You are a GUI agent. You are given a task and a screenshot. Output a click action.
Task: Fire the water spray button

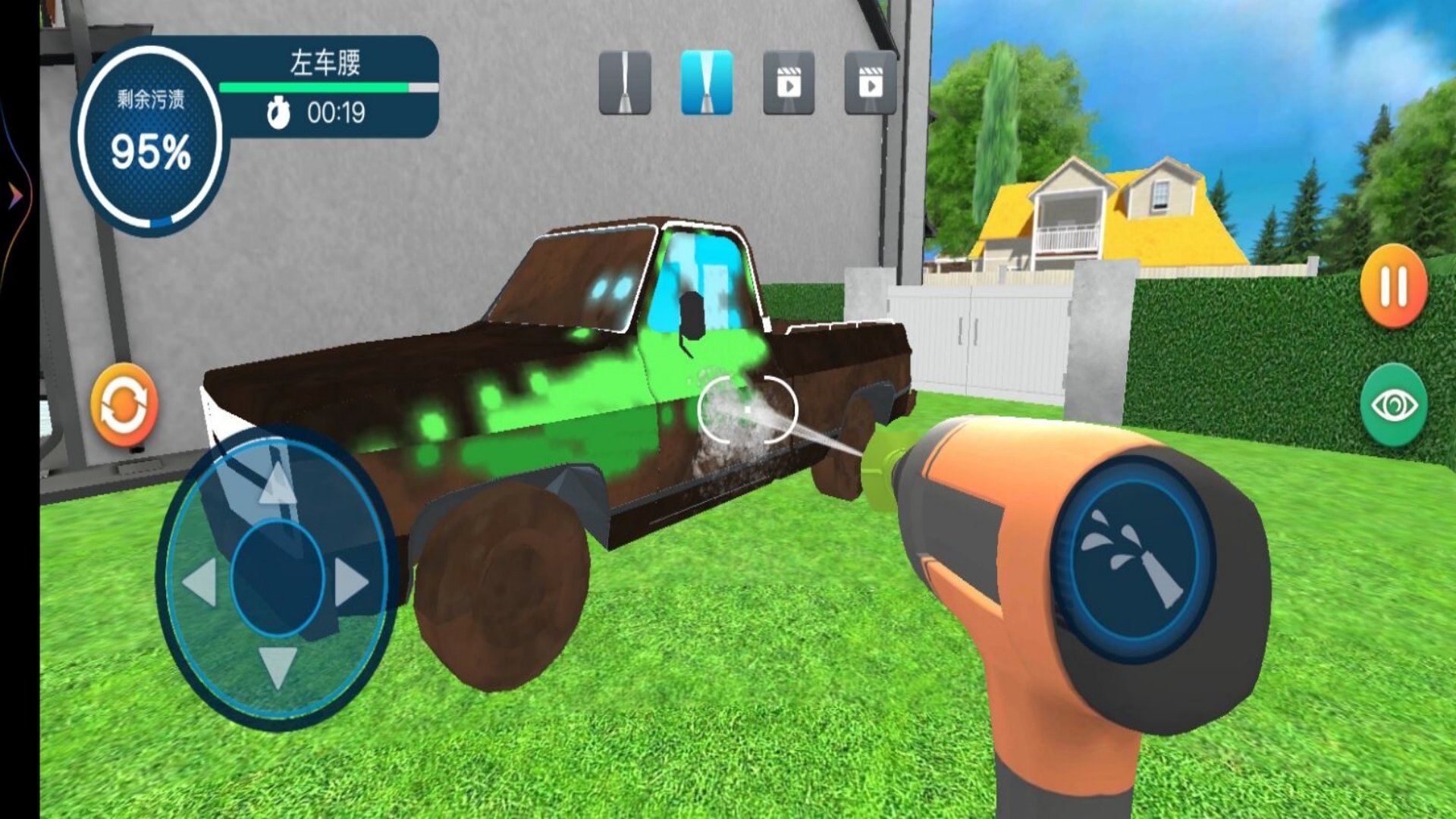pyautogui.click(x=1133, y=560)
